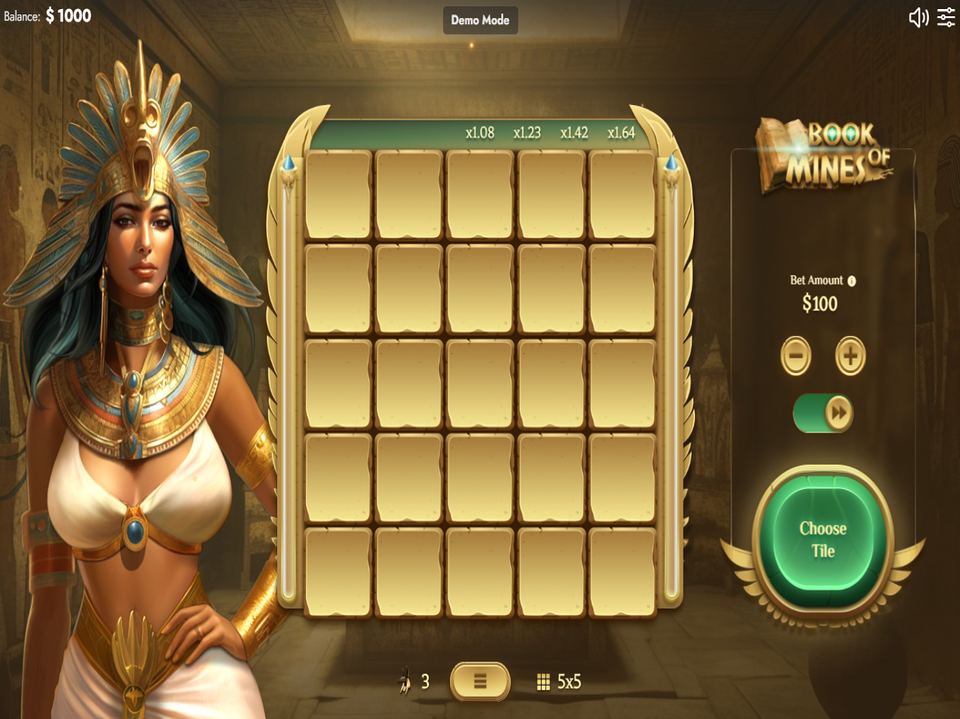Show bet amount info tooltip icon
The image size is (960, 719).
tap(852, 281)
